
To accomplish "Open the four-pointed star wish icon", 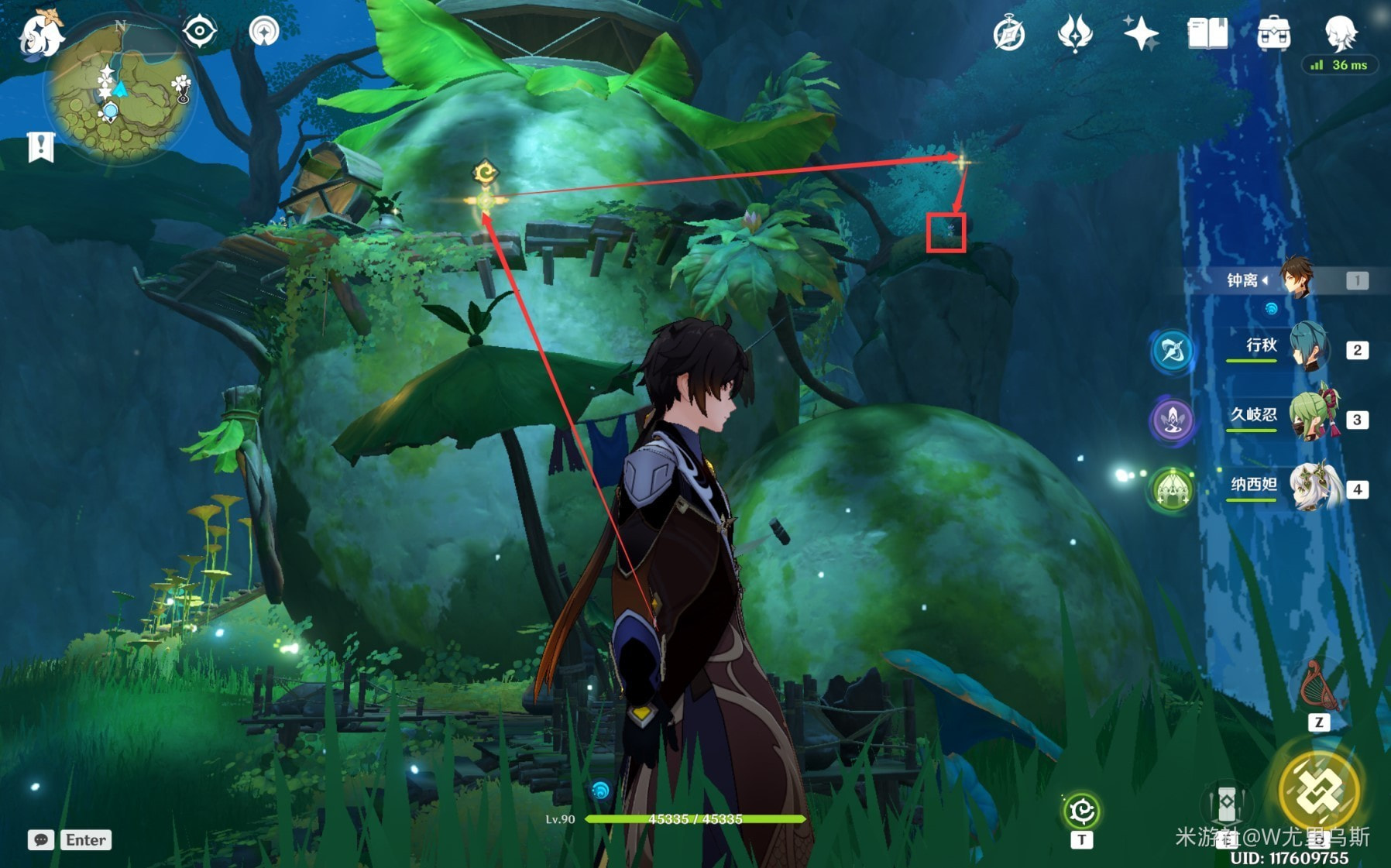I will click(x=1141, y=34).
